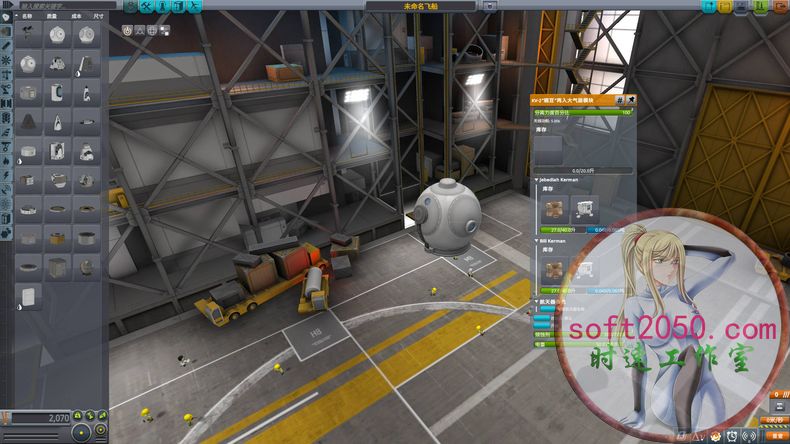Load a saved craft with the yellow folder
Viewport: 790px width, 444px height.
[724, 6]
